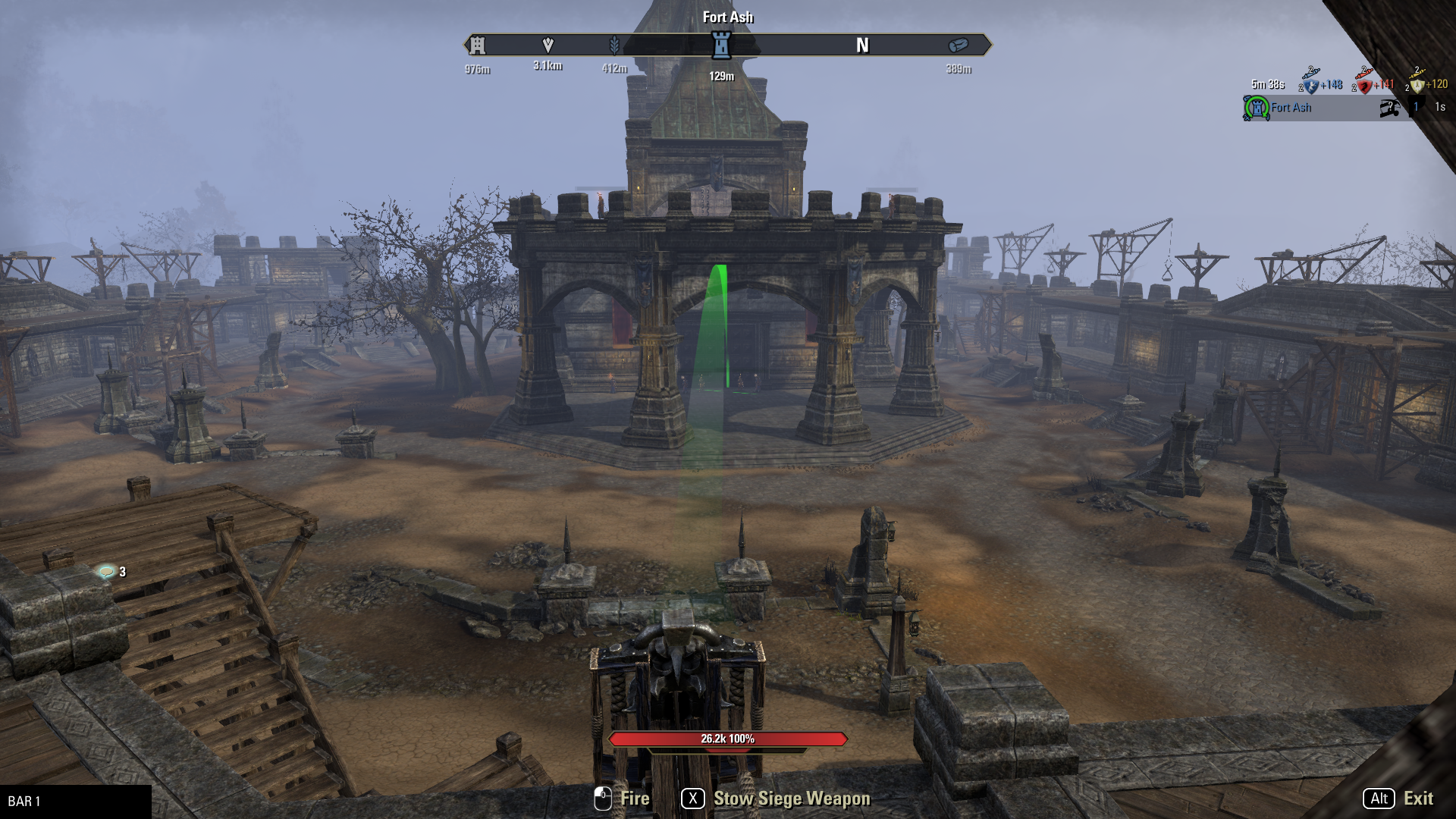Screen dimensions: 1456x819
Task: Click the N cardinal marker on compass
Action: 863,45
